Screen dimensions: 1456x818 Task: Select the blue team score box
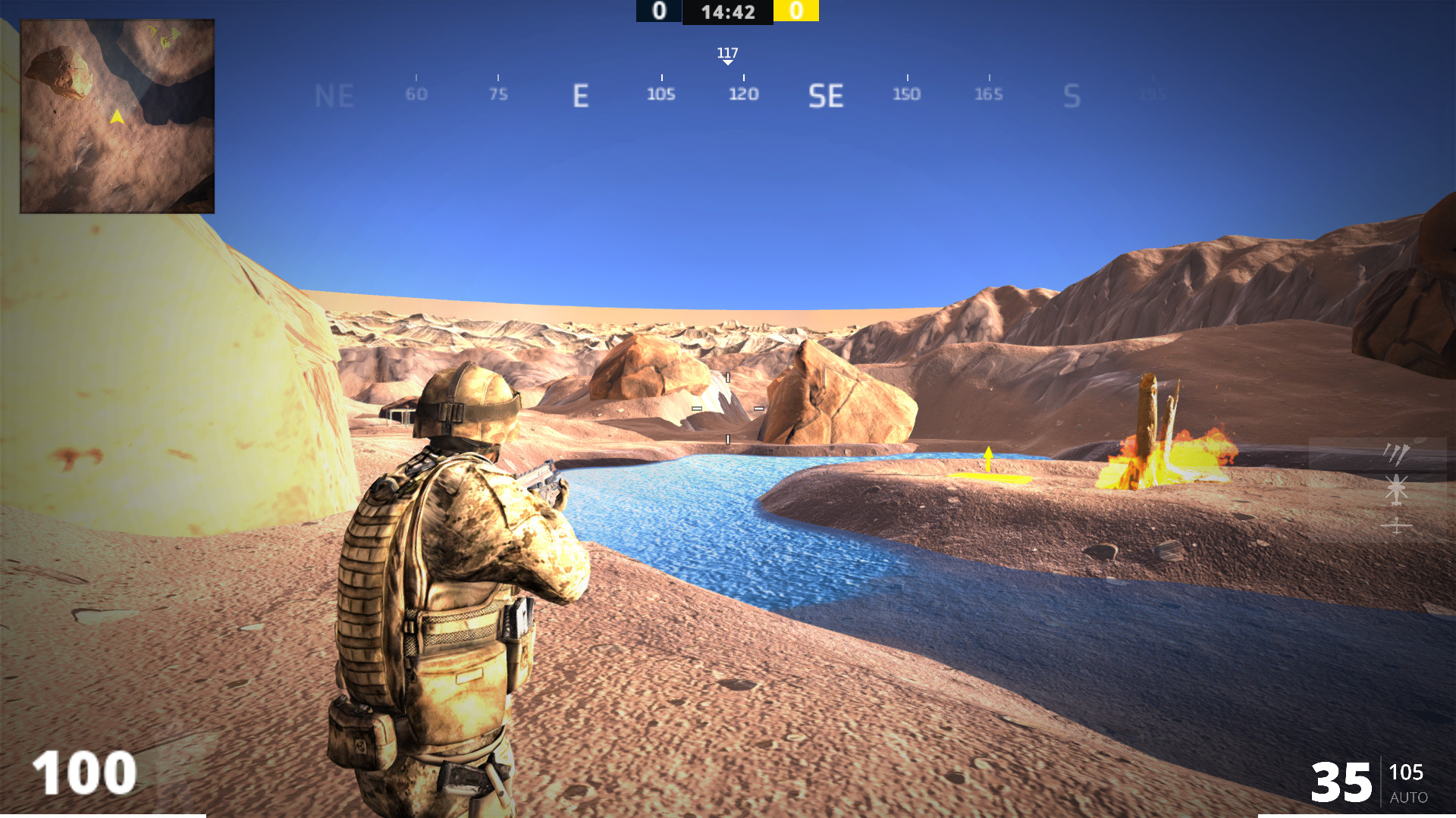click(658, 11)
